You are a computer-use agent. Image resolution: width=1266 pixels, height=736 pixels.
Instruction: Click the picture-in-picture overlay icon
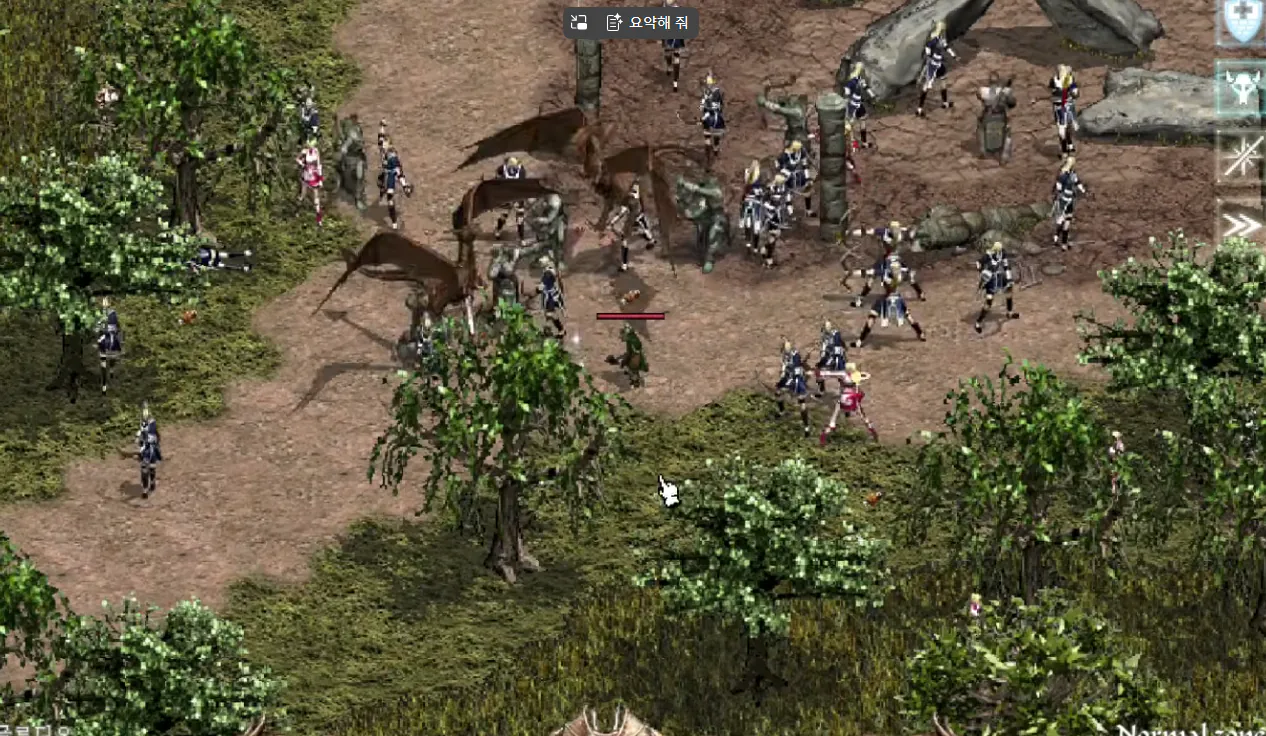579,22
